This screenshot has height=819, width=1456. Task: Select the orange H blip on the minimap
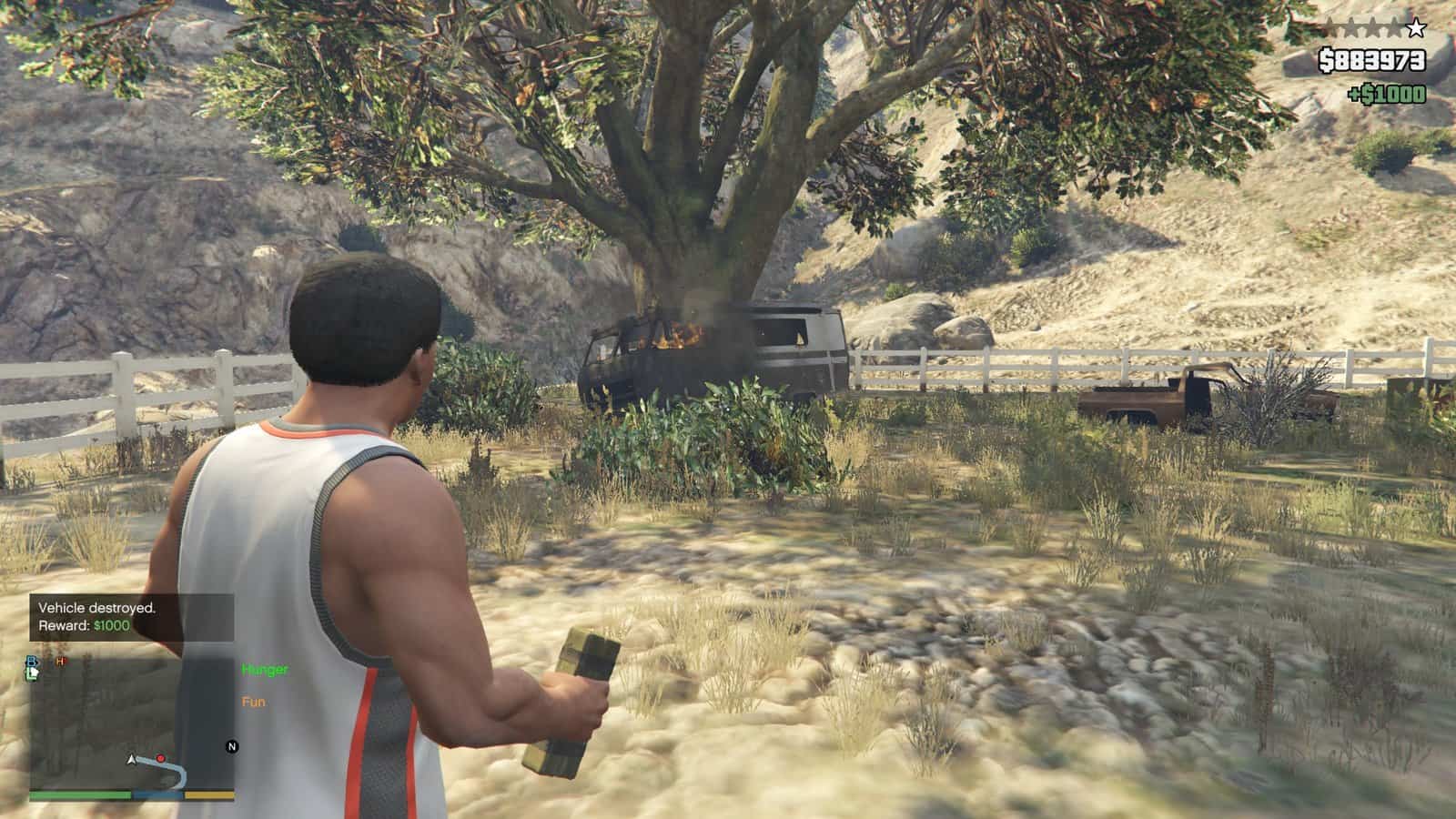pos(61,661)
